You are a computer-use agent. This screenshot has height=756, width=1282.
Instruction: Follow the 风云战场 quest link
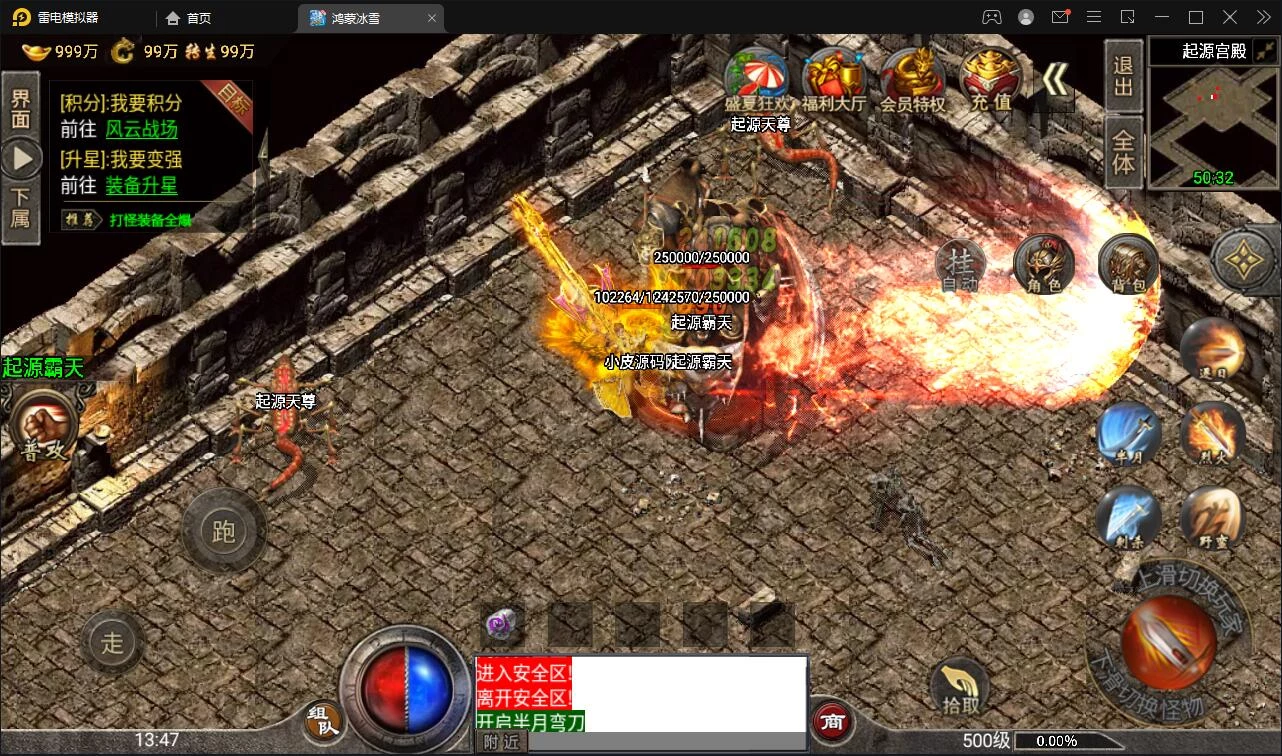(x=141, y=129)
